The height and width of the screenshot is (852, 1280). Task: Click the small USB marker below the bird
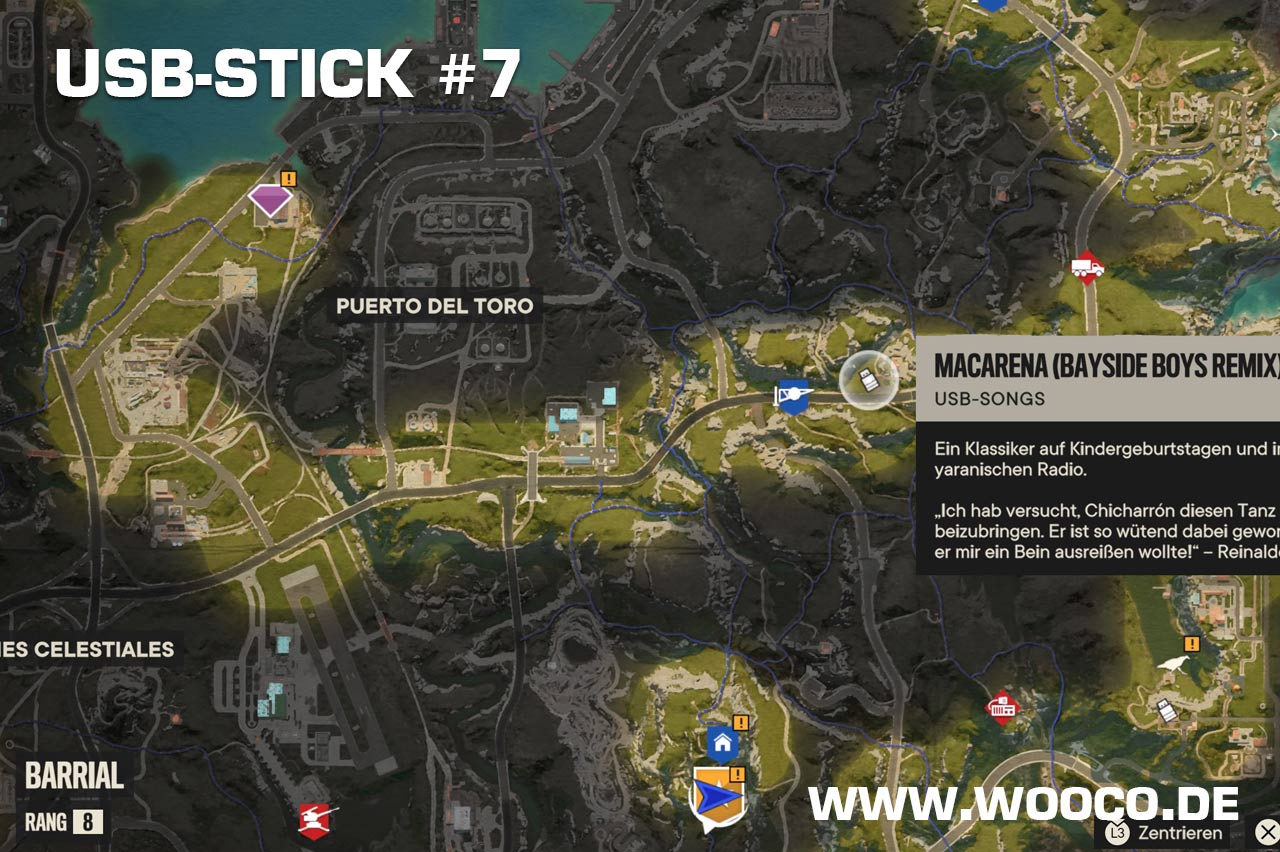point(1166,711)
